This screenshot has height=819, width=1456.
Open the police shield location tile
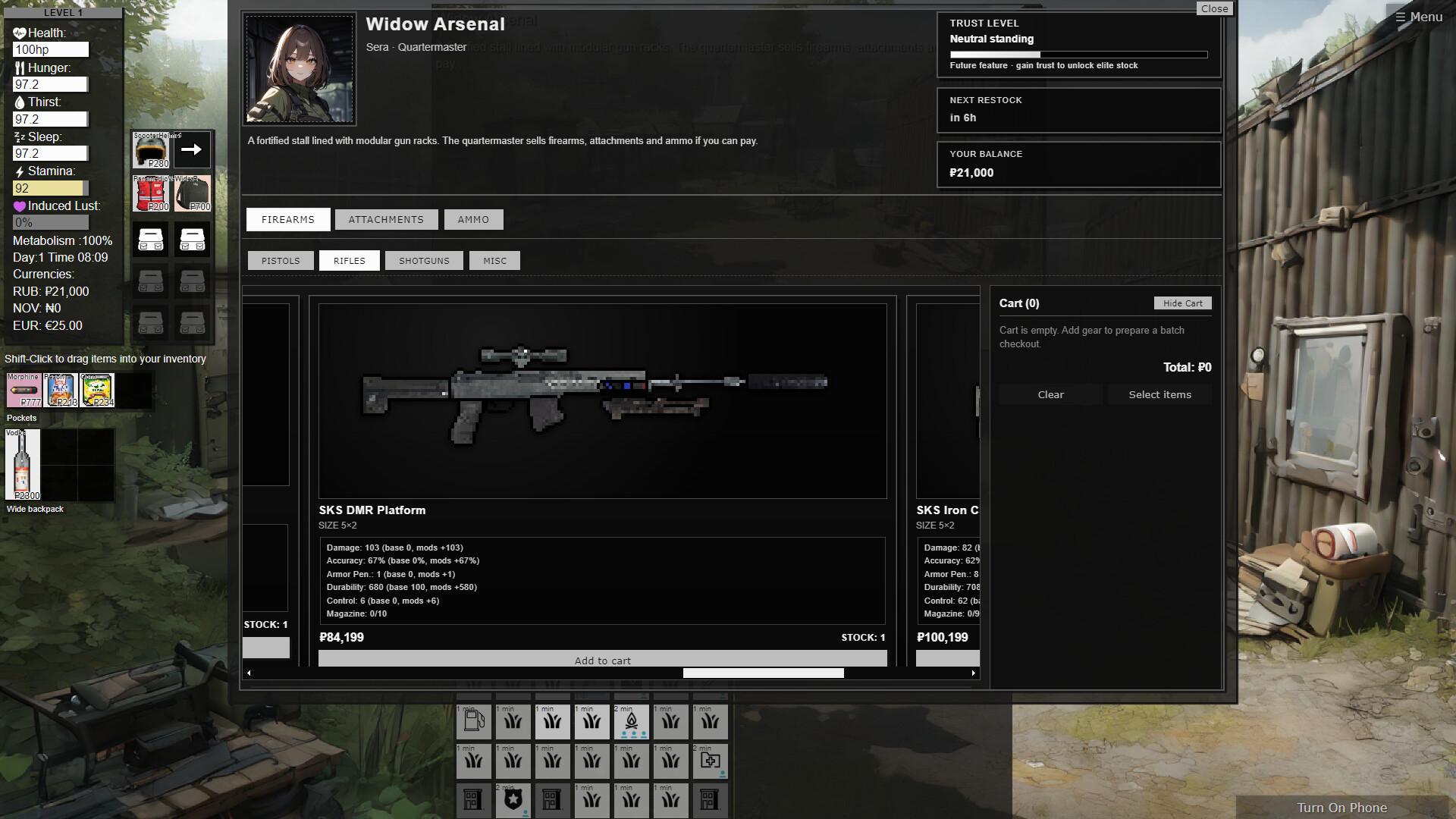[x=513, y=800]
